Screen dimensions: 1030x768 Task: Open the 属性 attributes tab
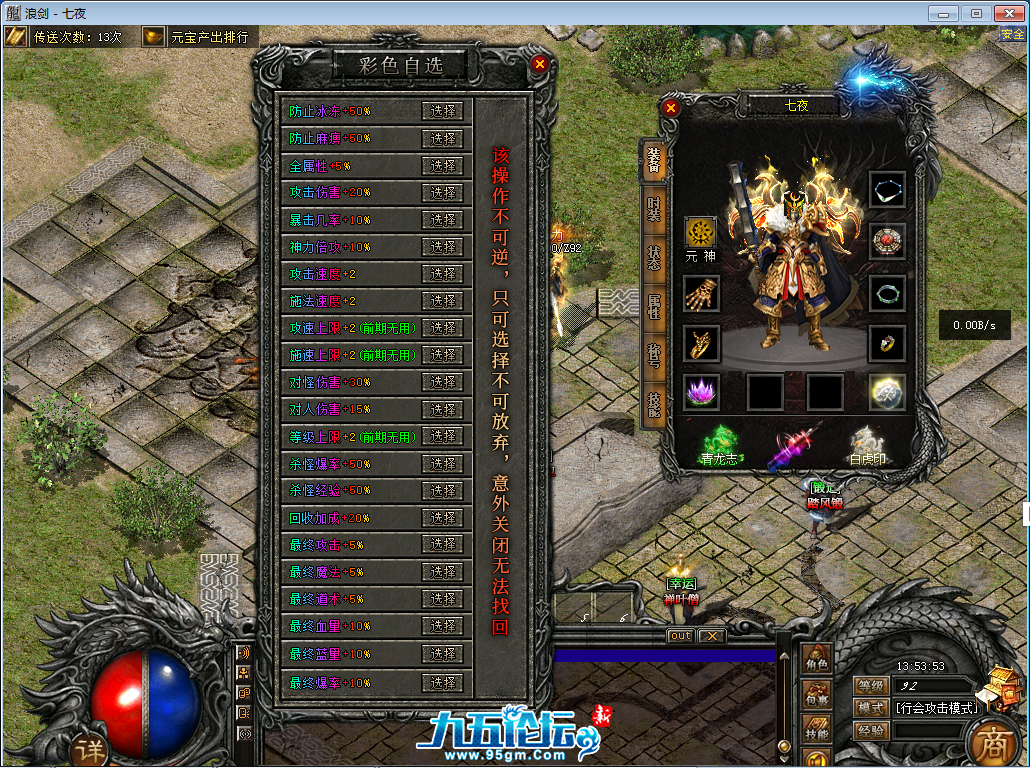tap(653, 307)
